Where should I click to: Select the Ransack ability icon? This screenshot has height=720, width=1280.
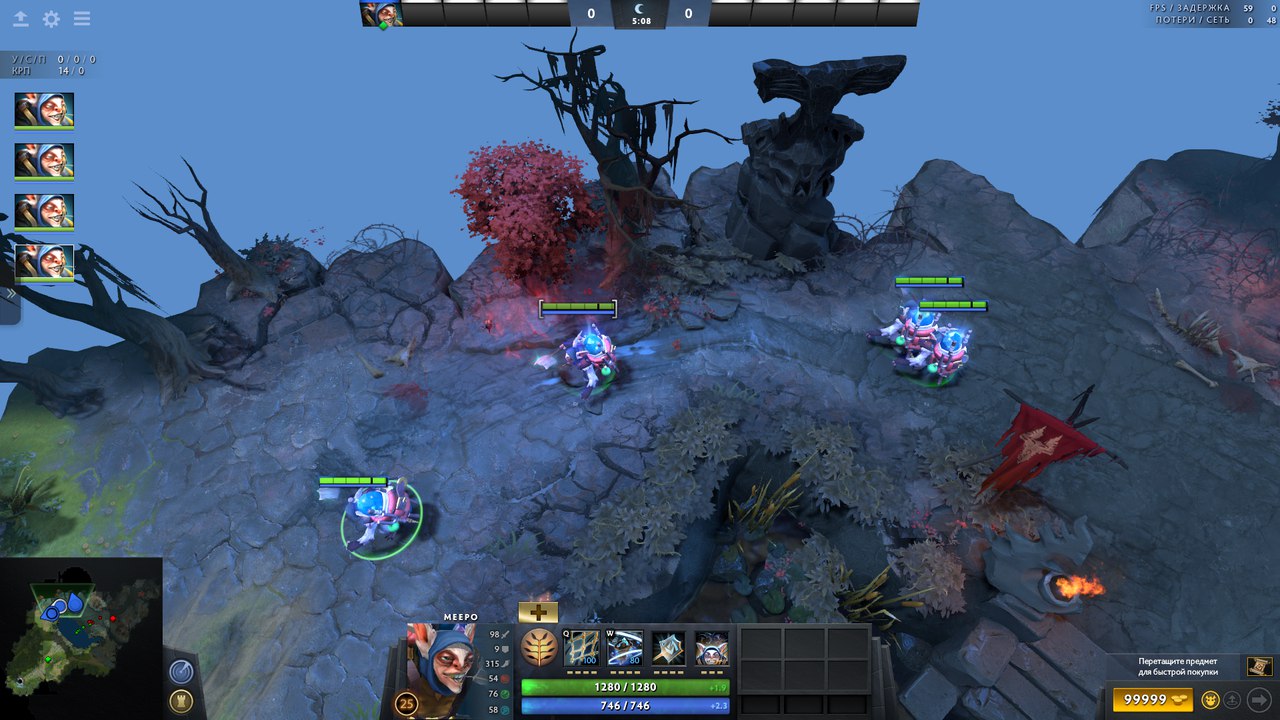[668, 648]
